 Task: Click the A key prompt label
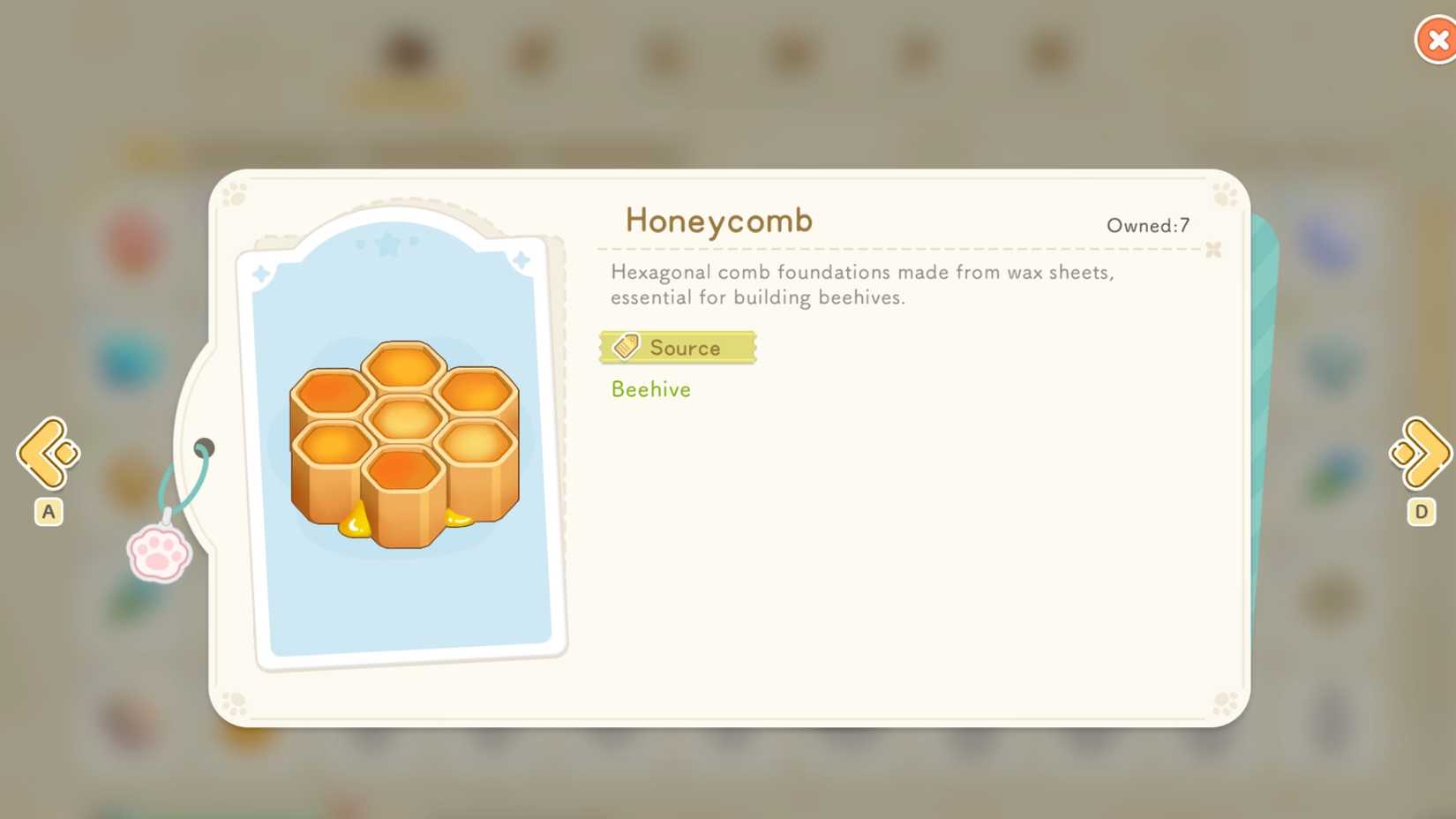pos(49,512)
